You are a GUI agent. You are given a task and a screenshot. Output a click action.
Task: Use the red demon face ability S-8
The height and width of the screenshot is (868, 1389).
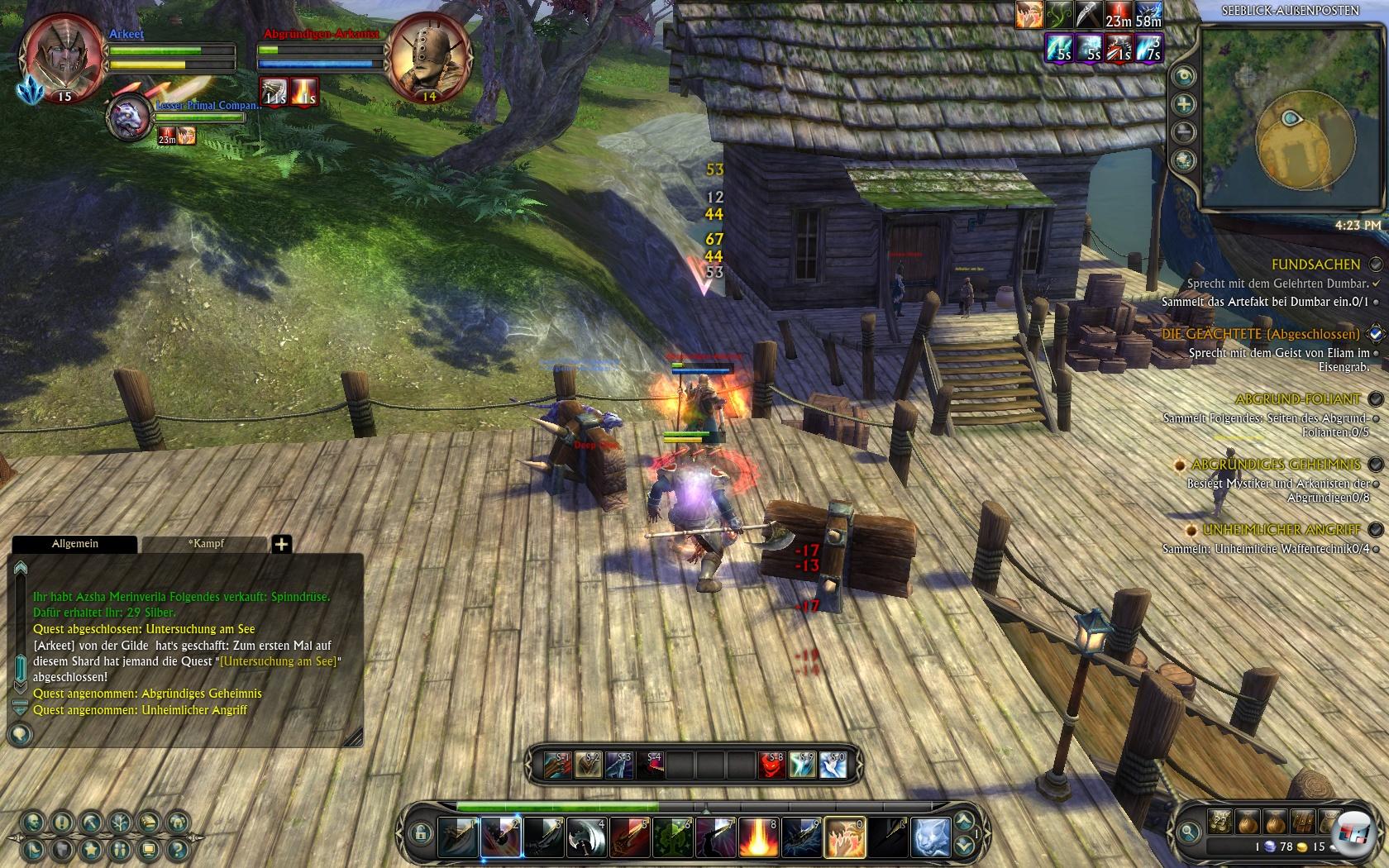pos(772,765)
